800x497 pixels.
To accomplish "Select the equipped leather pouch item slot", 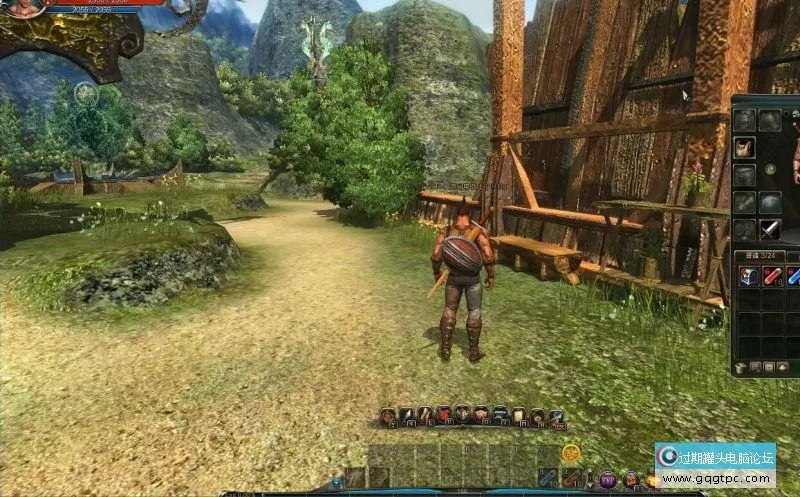I will 744,148.
